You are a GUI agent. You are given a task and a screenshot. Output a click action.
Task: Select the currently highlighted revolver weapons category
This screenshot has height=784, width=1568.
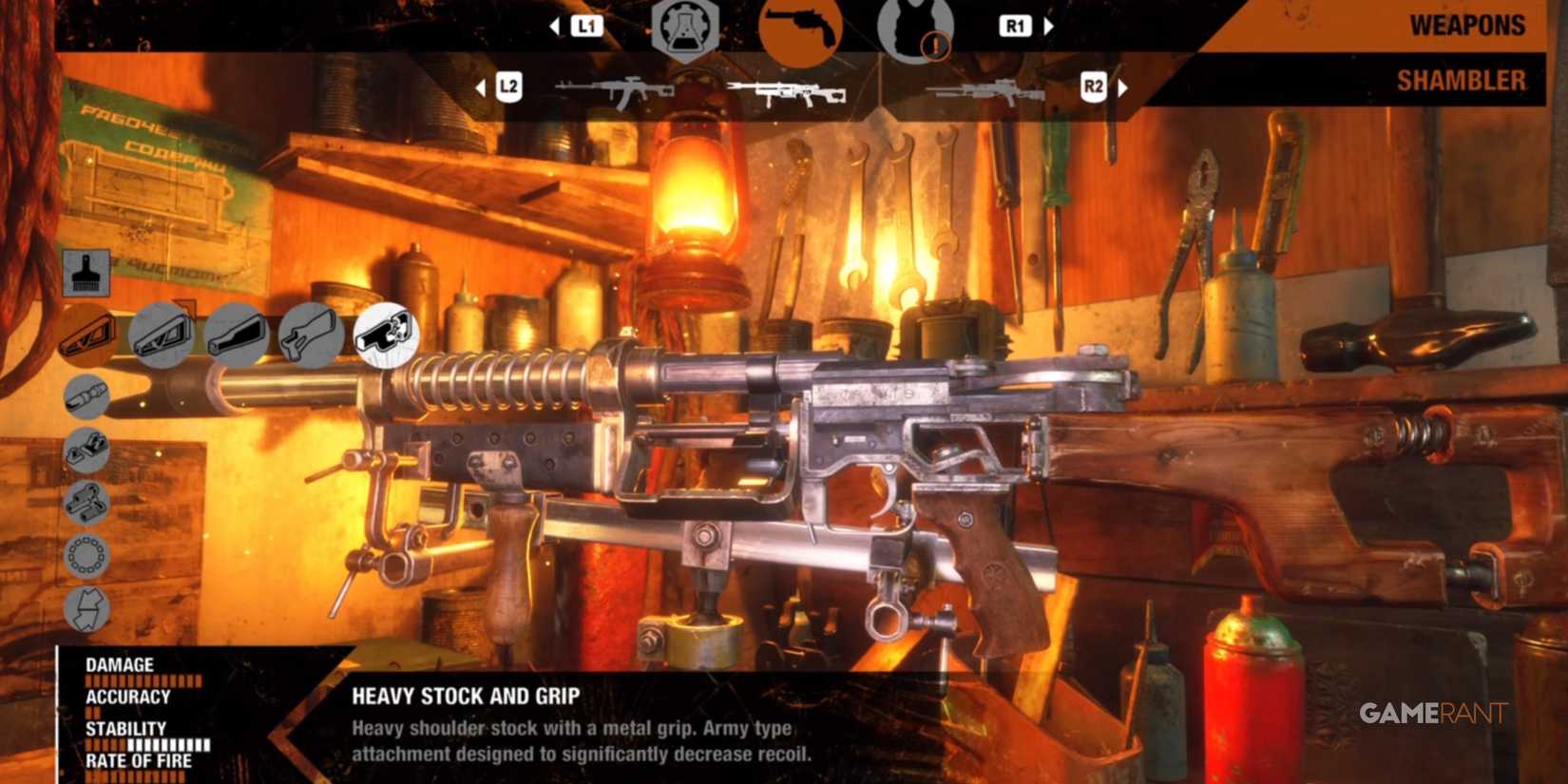(800, 29)
